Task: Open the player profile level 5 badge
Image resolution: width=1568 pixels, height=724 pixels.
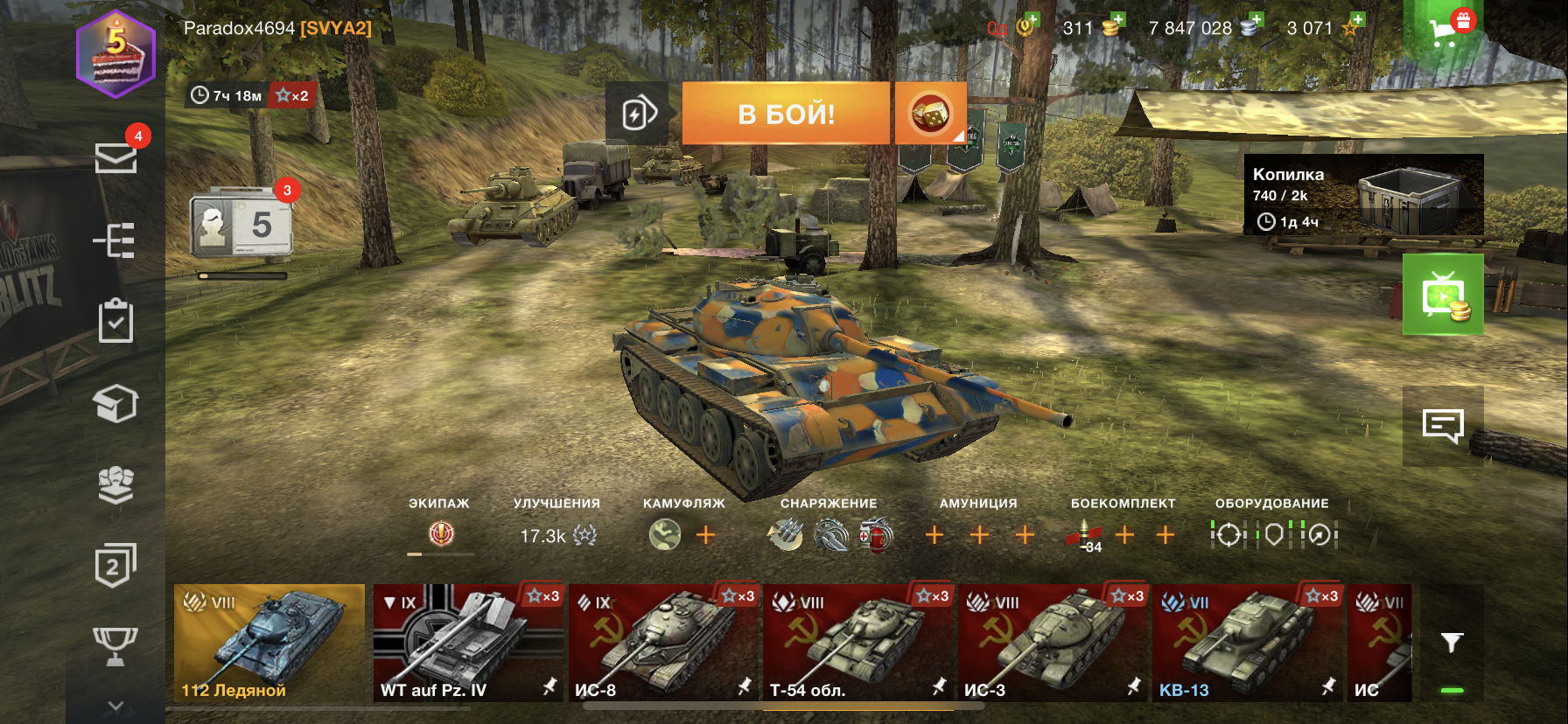Action: click(116, 54)
